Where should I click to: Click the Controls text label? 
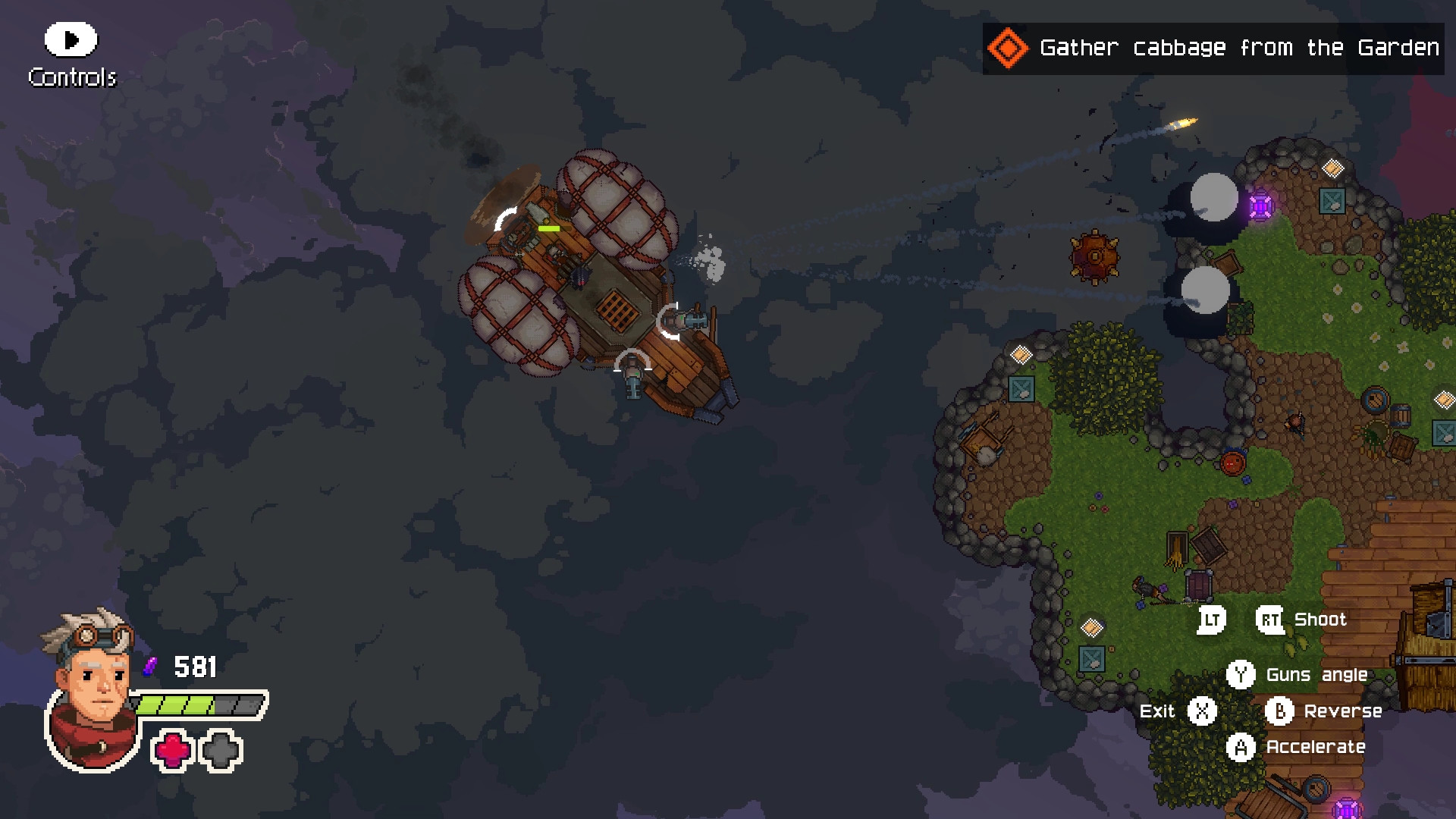(x=72, y=77)
